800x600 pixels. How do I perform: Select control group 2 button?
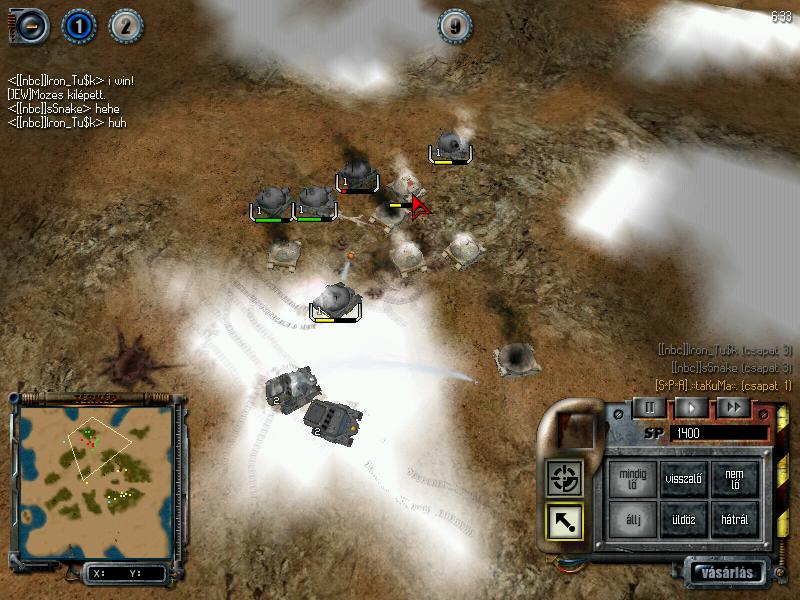124,26
